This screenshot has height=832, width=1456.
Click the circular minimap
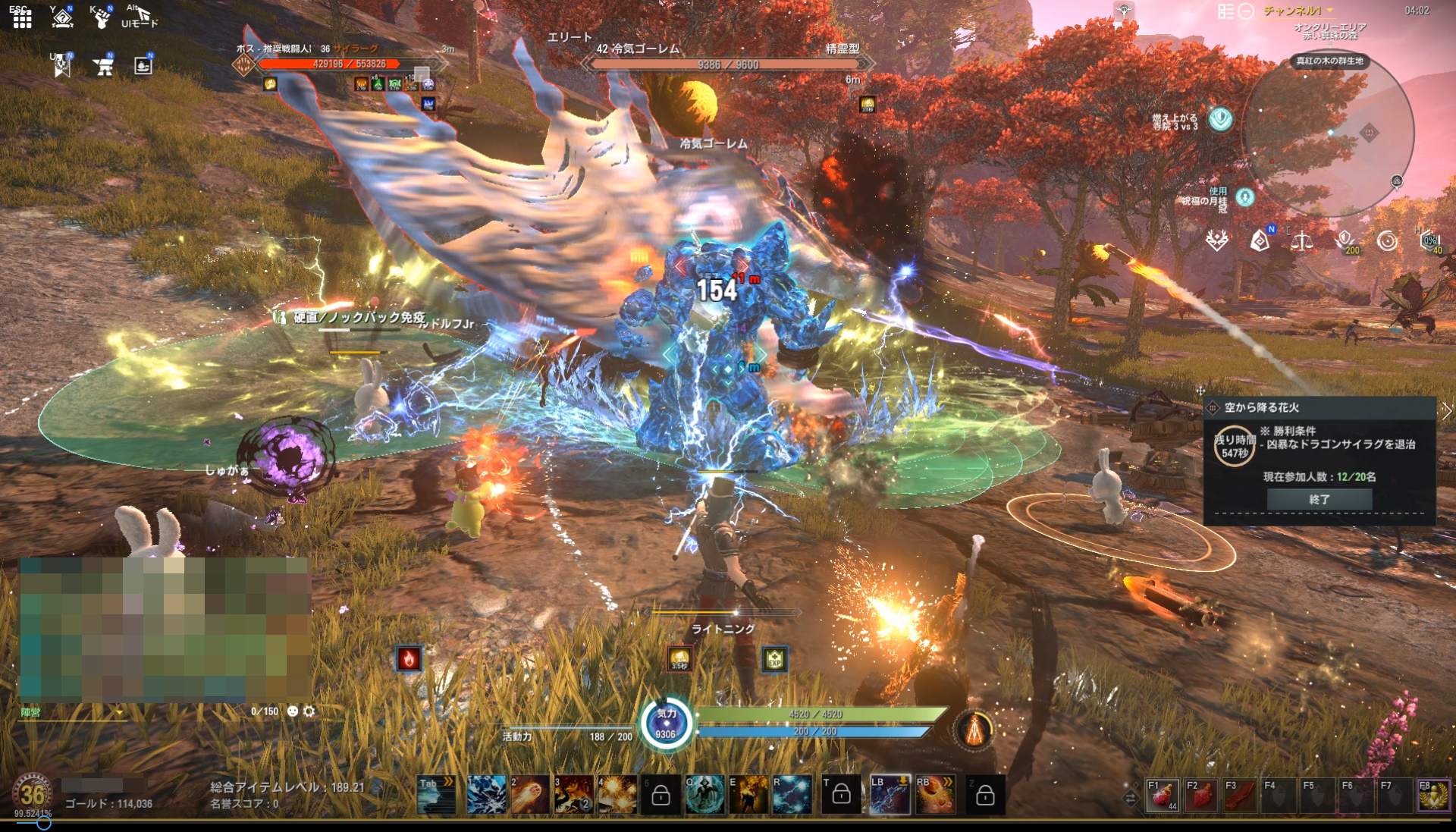tap(1327, 132)
